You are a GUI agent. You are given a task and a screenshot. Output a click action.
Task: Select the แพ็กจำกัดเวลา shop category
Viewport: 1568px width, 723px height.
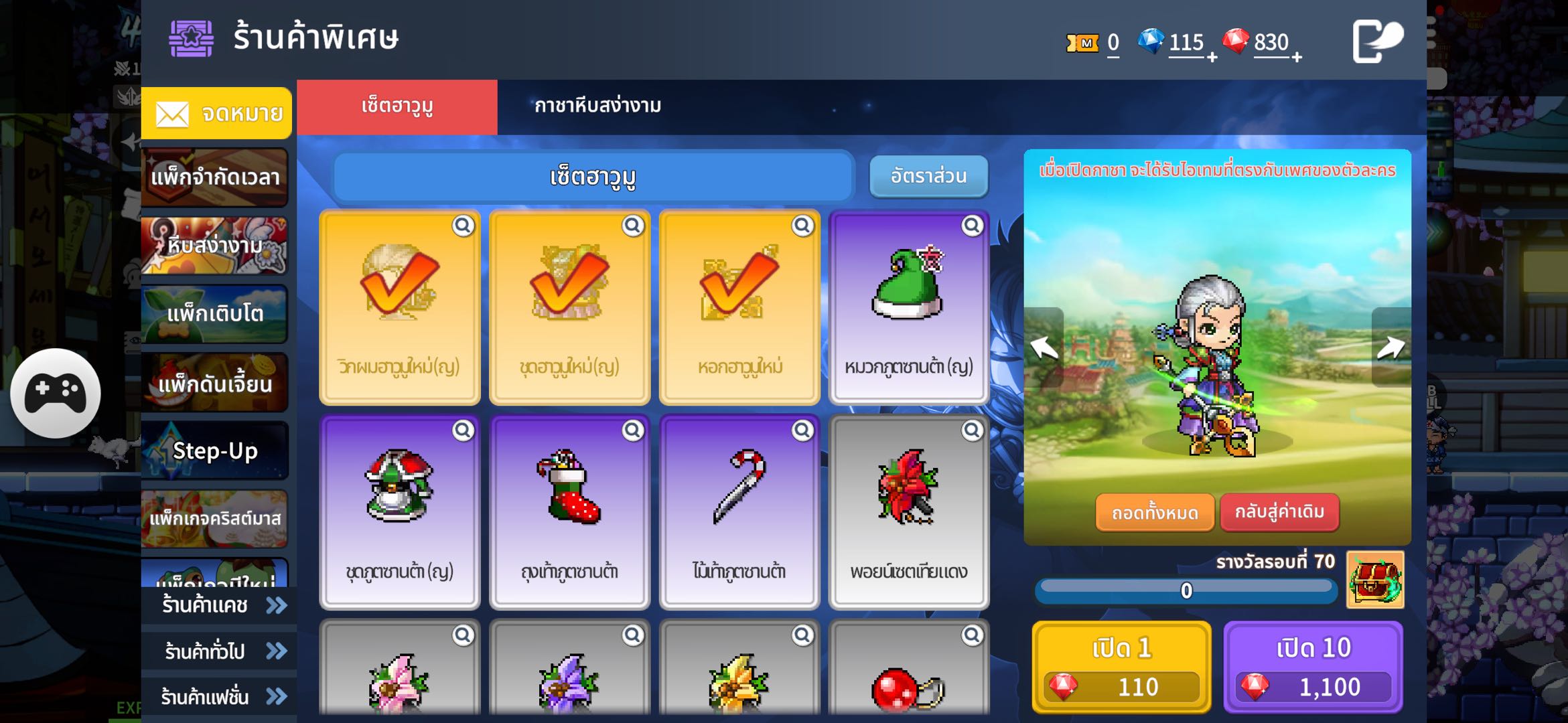tap(215, 177)
